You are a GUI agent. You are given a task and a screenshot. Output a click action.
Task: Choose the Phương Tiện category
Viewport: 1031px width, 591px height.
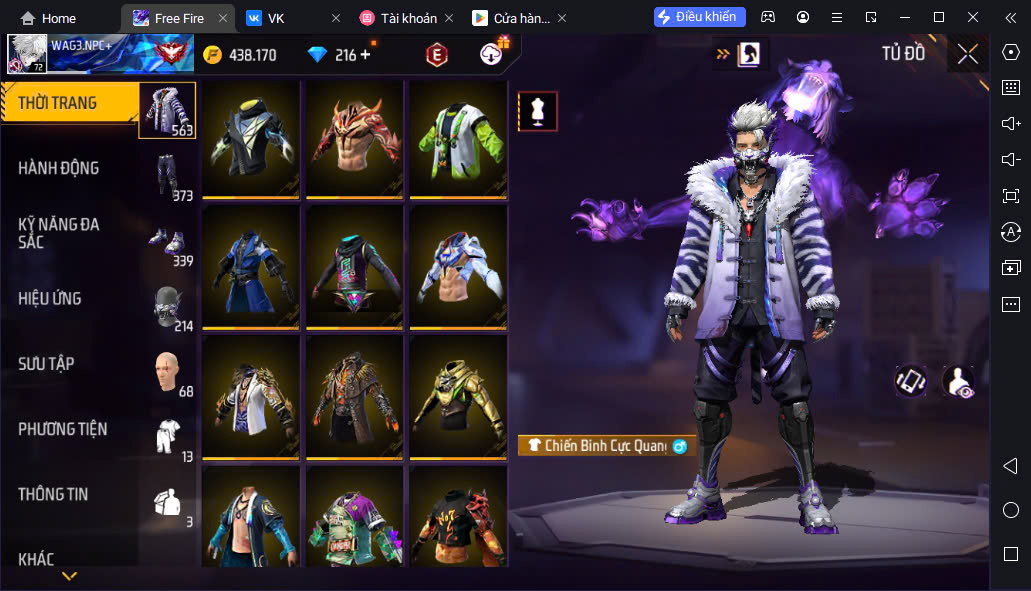tap(70, 429)
